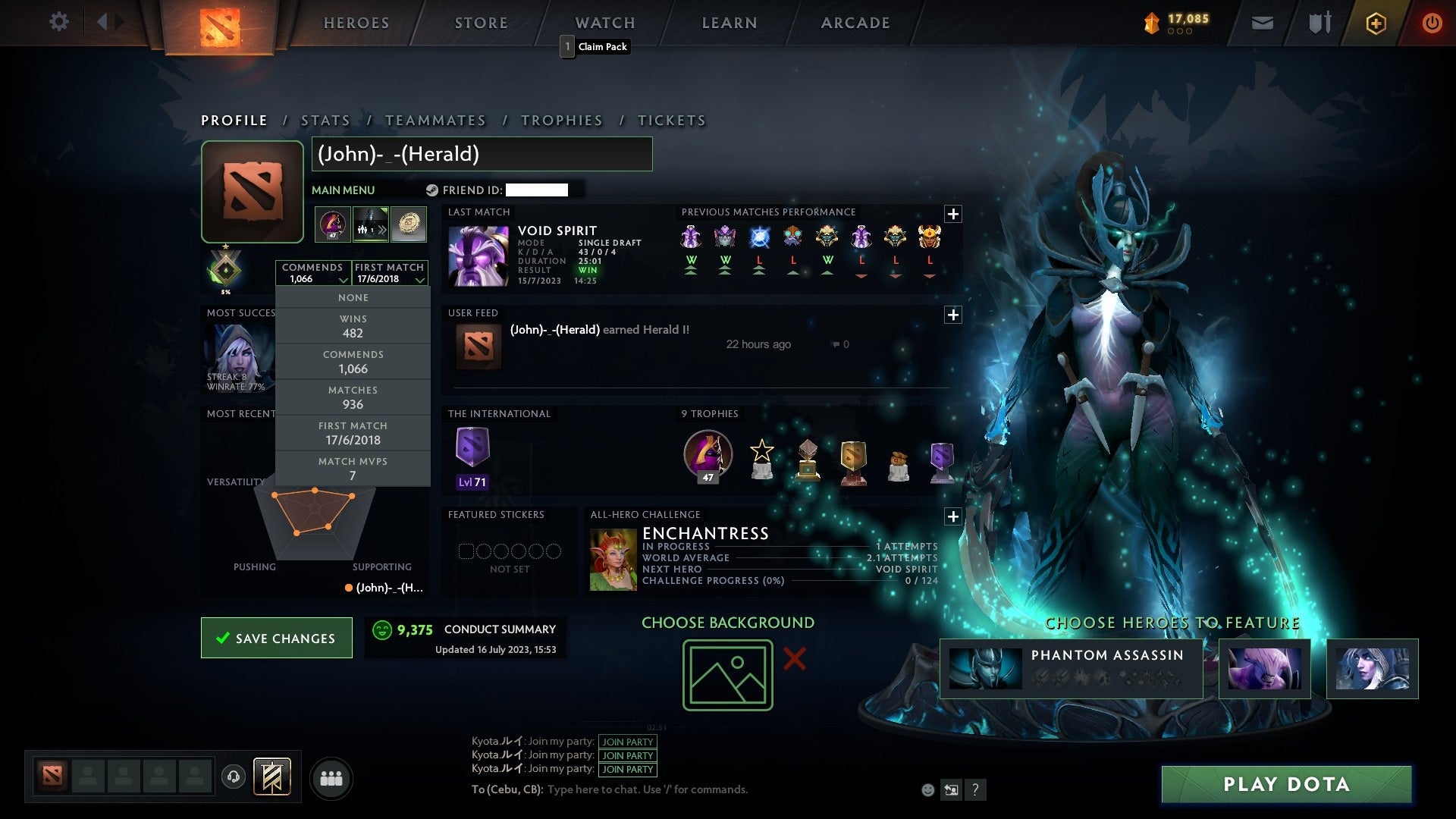Open the settings gear
The image size is (1456, 819).
[59, 23]
